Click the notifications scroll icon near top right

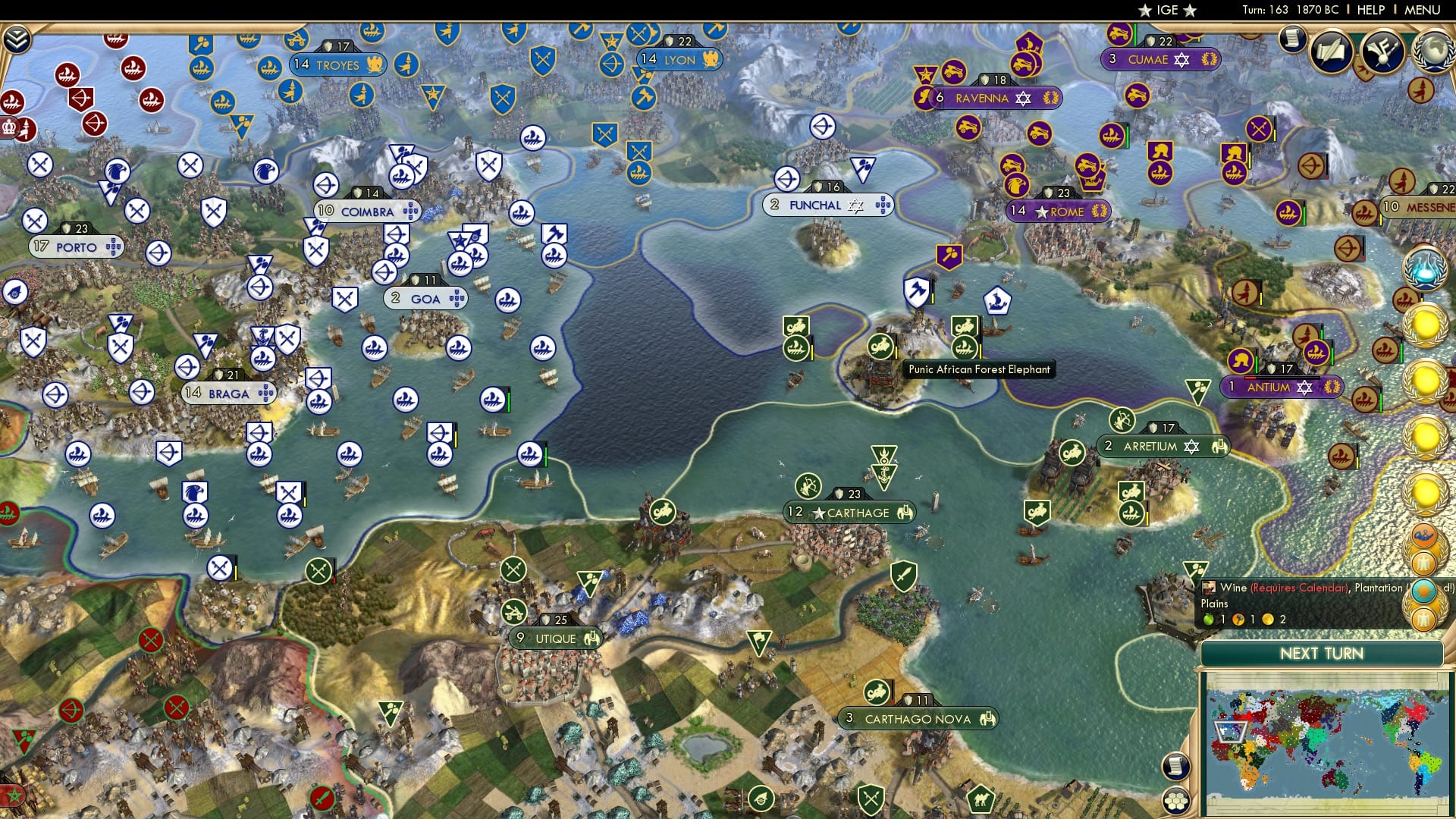(1291, 38)
